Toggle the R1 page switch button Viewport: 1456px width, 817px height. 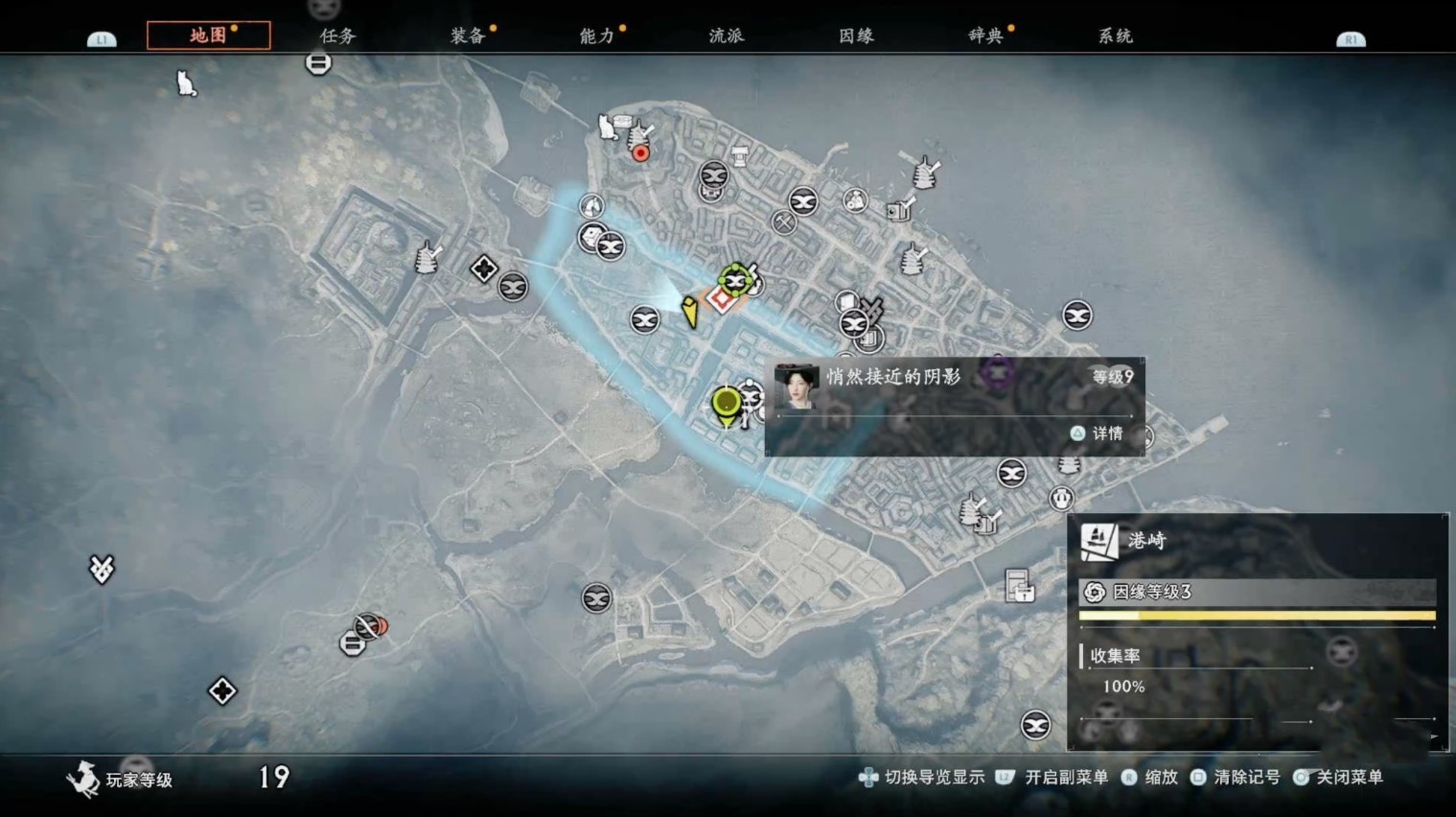[1350, 39]
